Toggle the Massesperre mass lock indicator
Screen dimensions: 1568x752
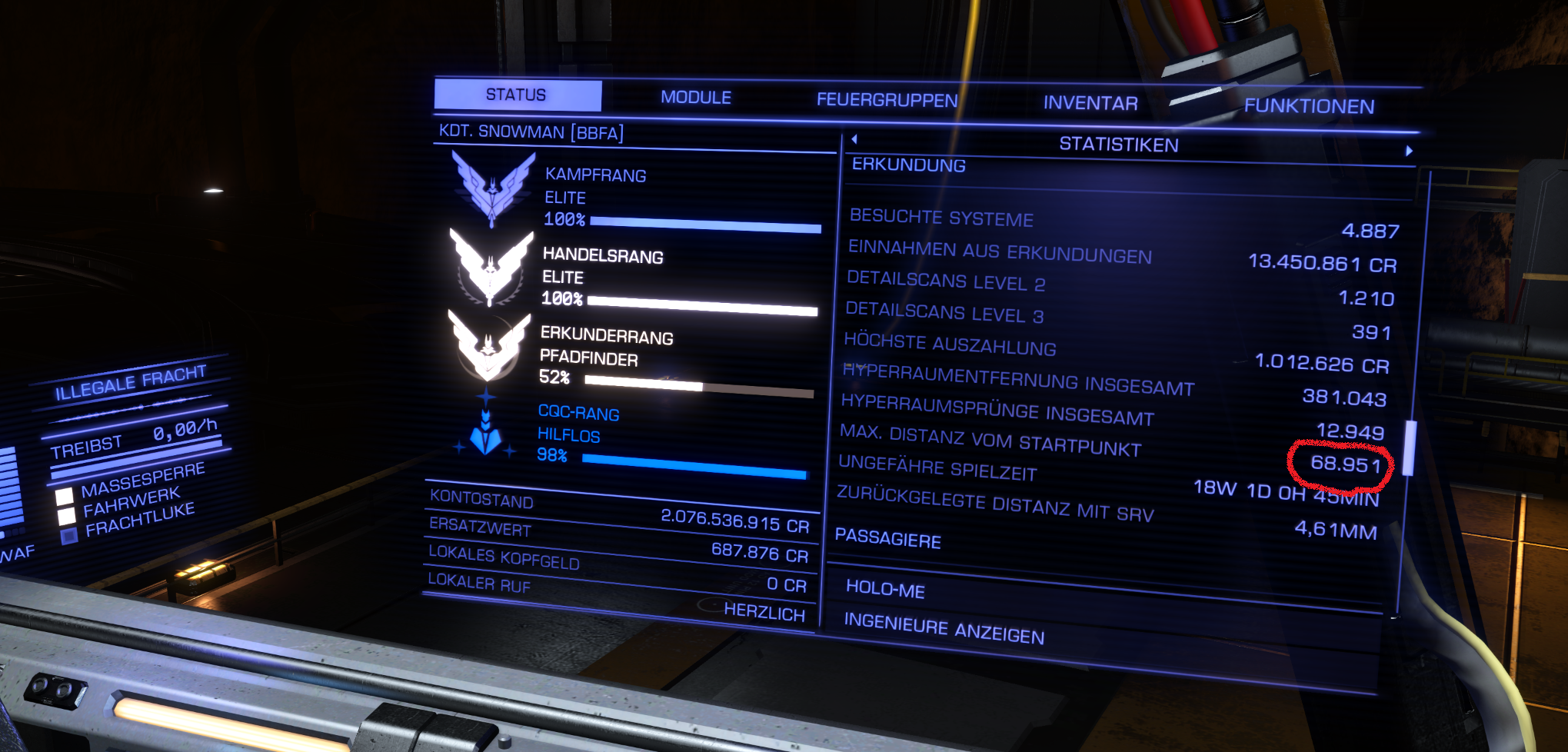(65, 495)
